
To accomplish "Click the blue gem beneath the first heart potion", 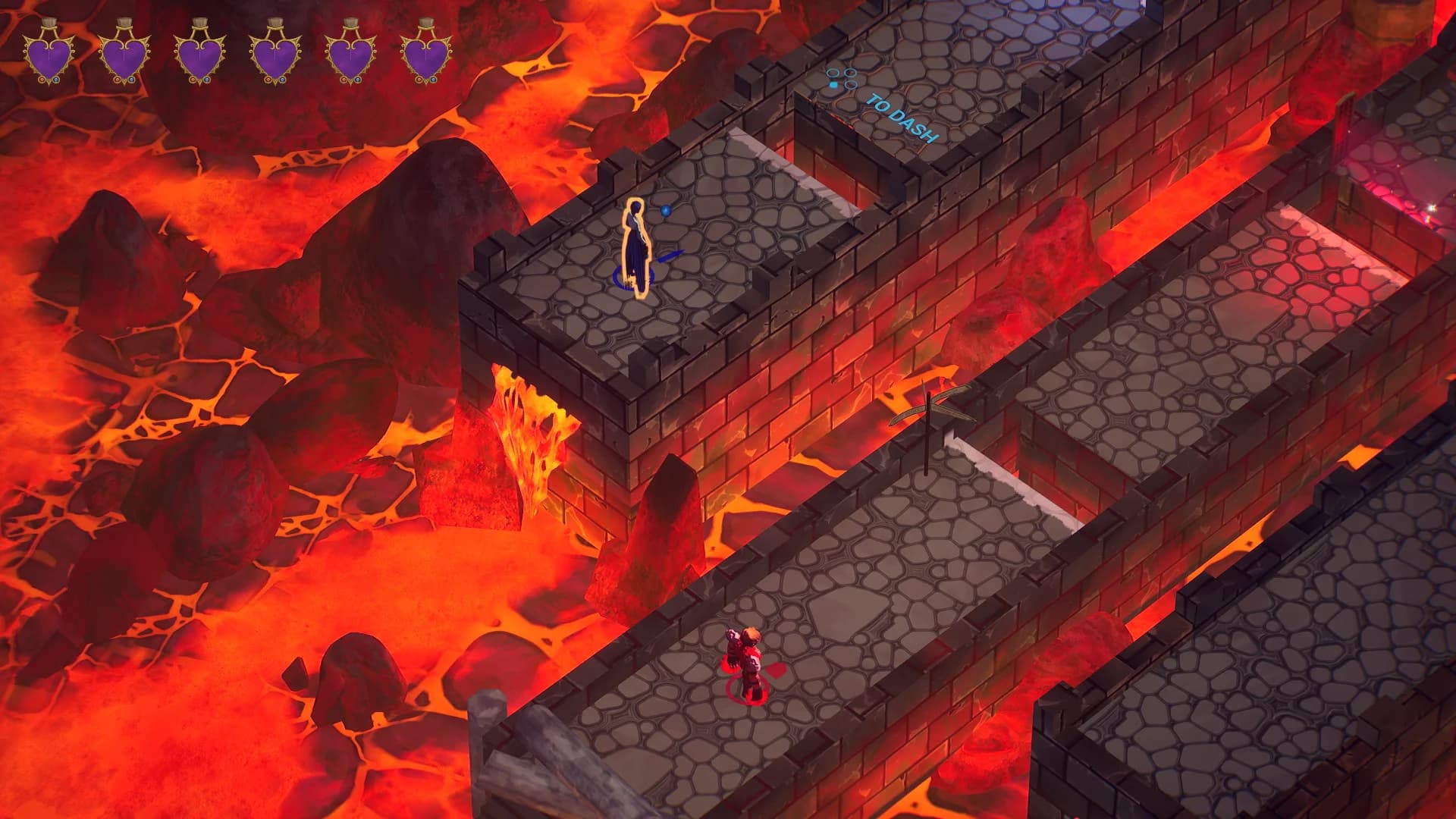I will click(55, 80).
